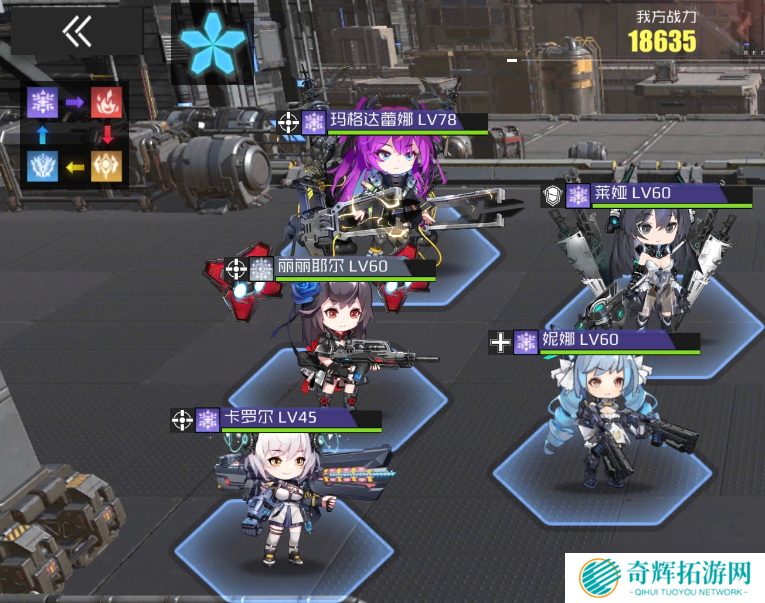
Task: Select the purple ice element icon
Action: click(x=44, y=101)
